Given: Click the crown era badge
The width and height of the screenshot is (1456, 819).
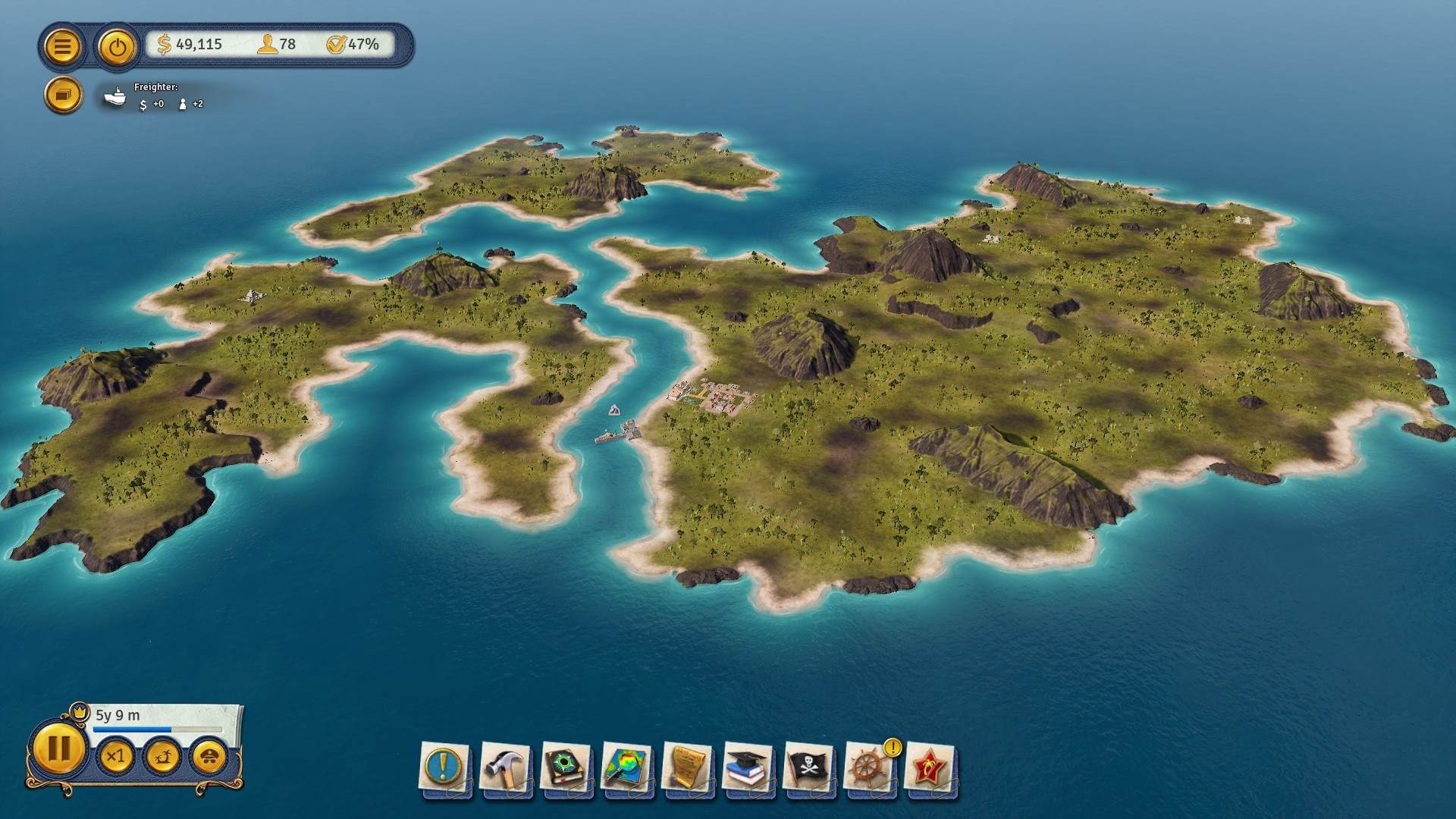Looking at the screenshot, I should (80, 712).
